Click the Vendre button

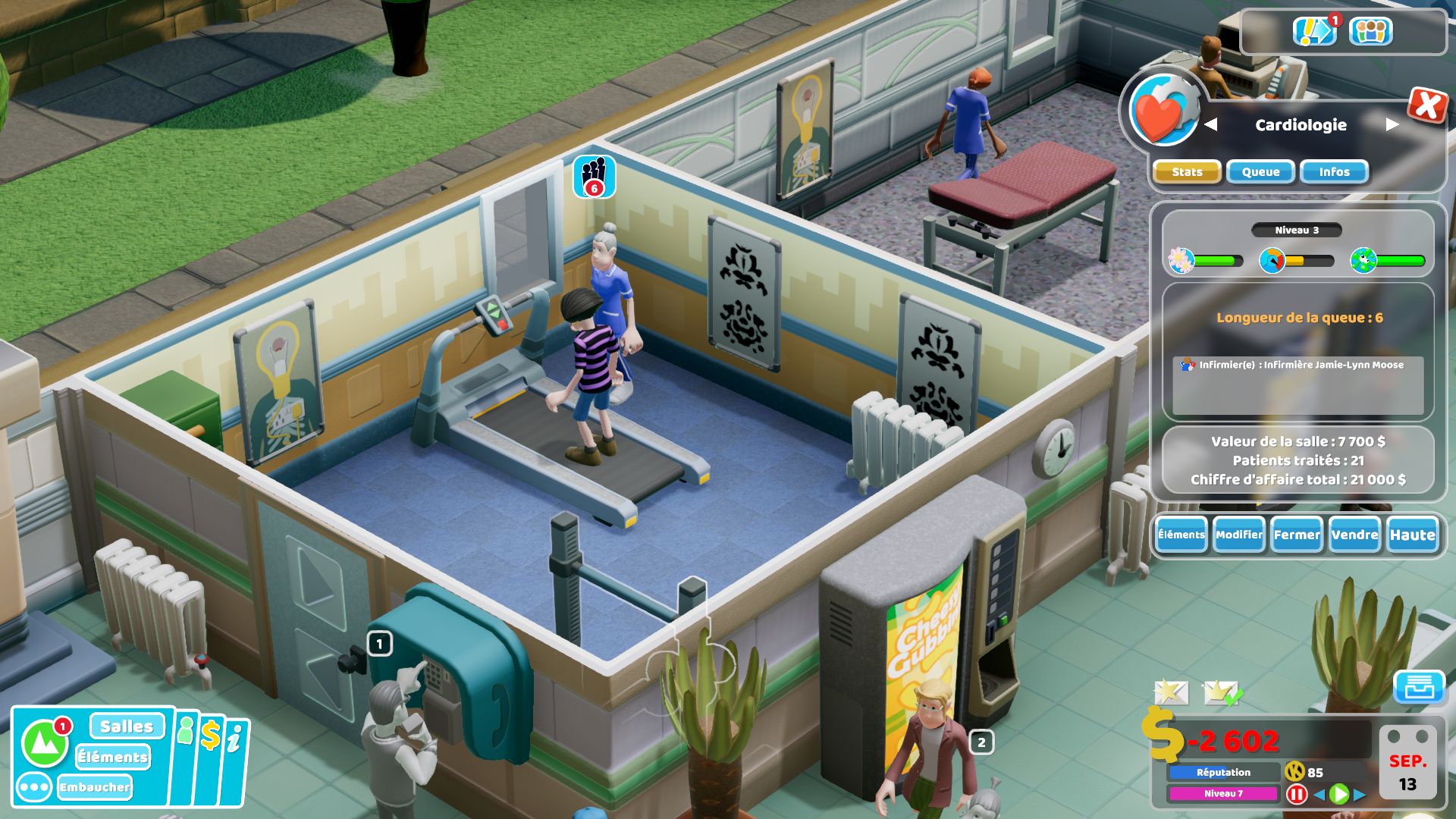(x=1356, y=535)
